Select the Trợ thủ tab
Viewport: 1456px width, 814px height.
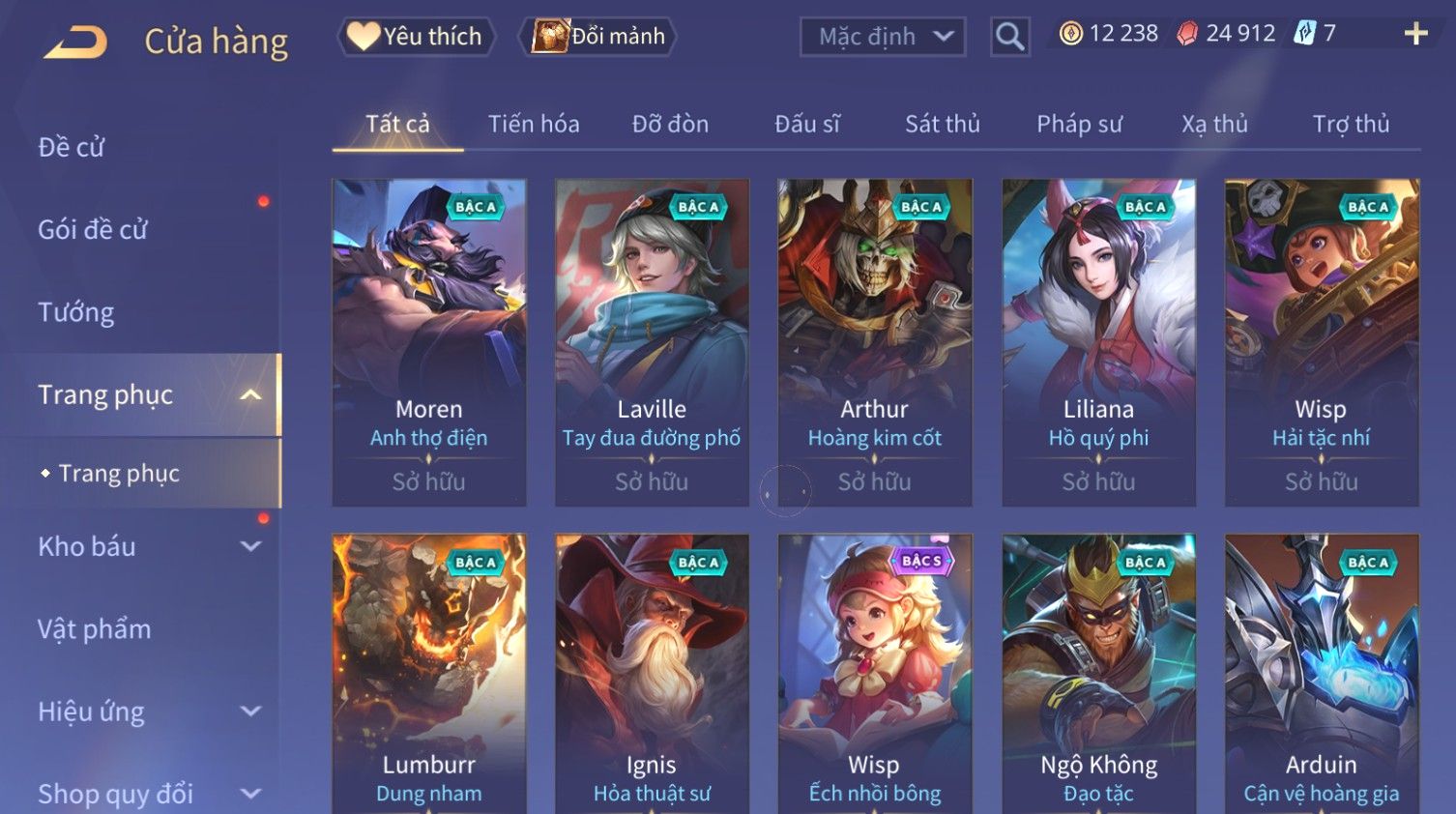(x=1351, y=124)
